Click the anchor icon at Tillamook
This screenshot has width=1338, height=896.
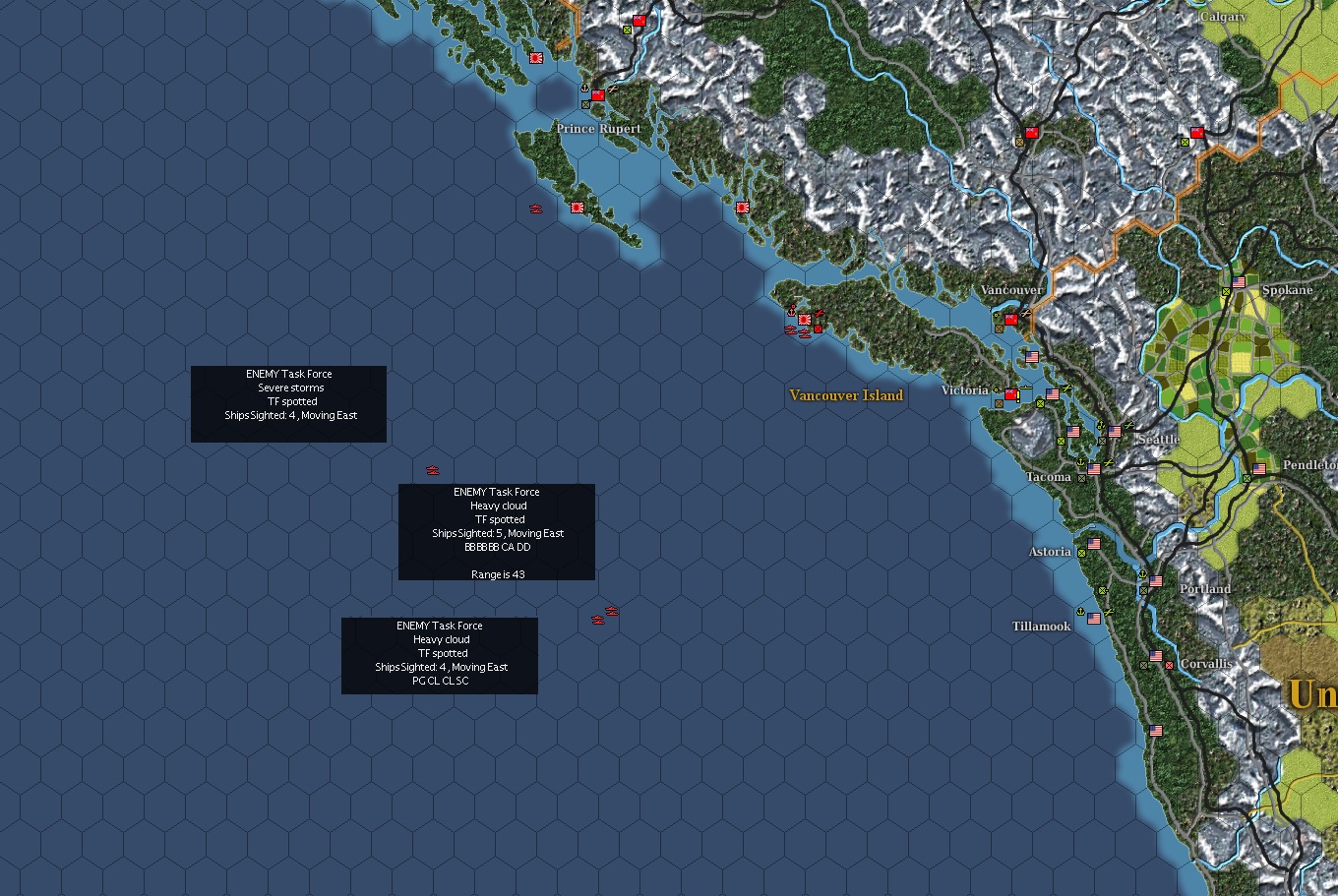tap(1080, 612)
